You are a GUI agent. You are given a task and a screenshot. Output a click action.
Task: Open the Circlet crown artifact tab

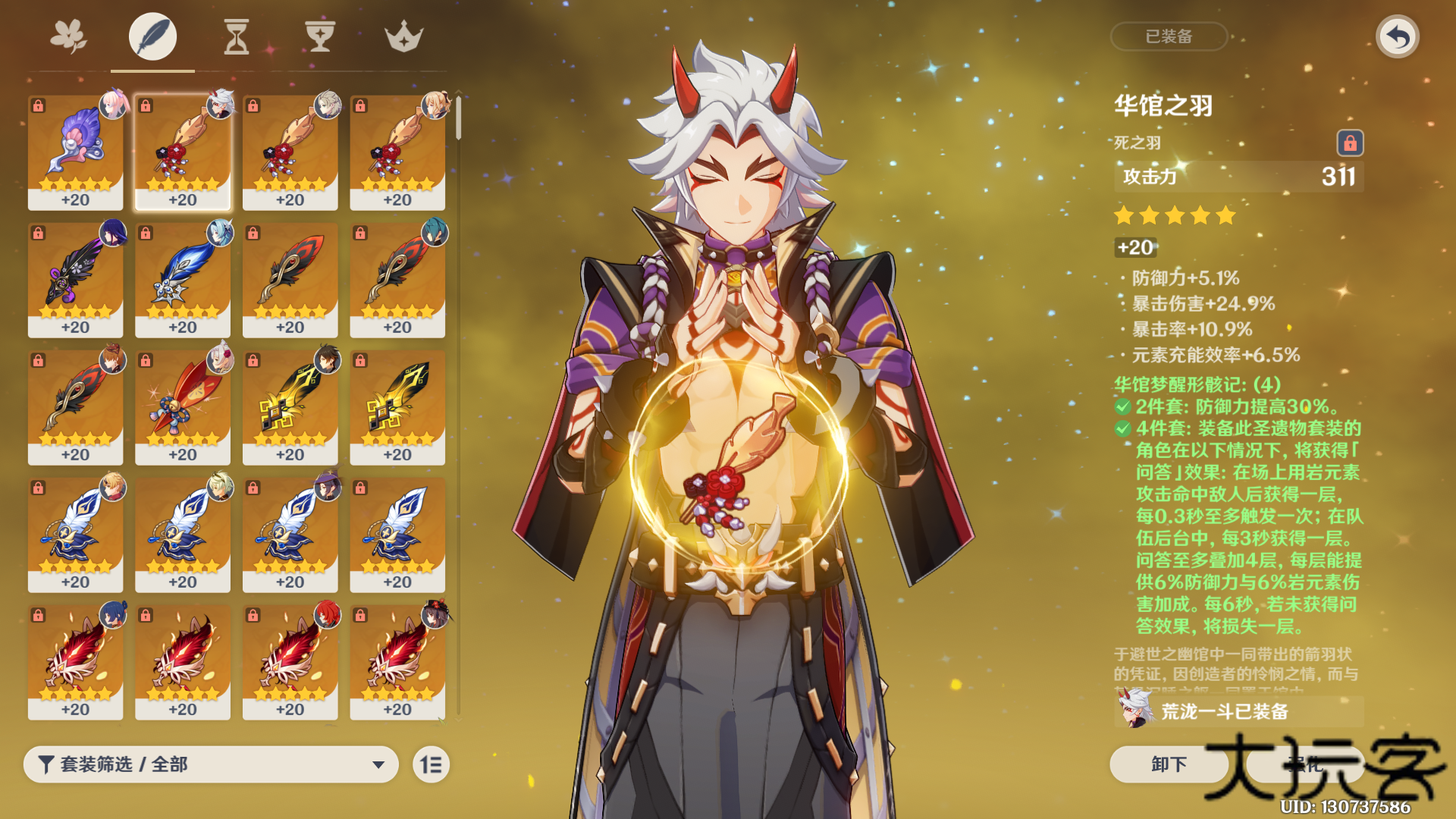[403, 36]
